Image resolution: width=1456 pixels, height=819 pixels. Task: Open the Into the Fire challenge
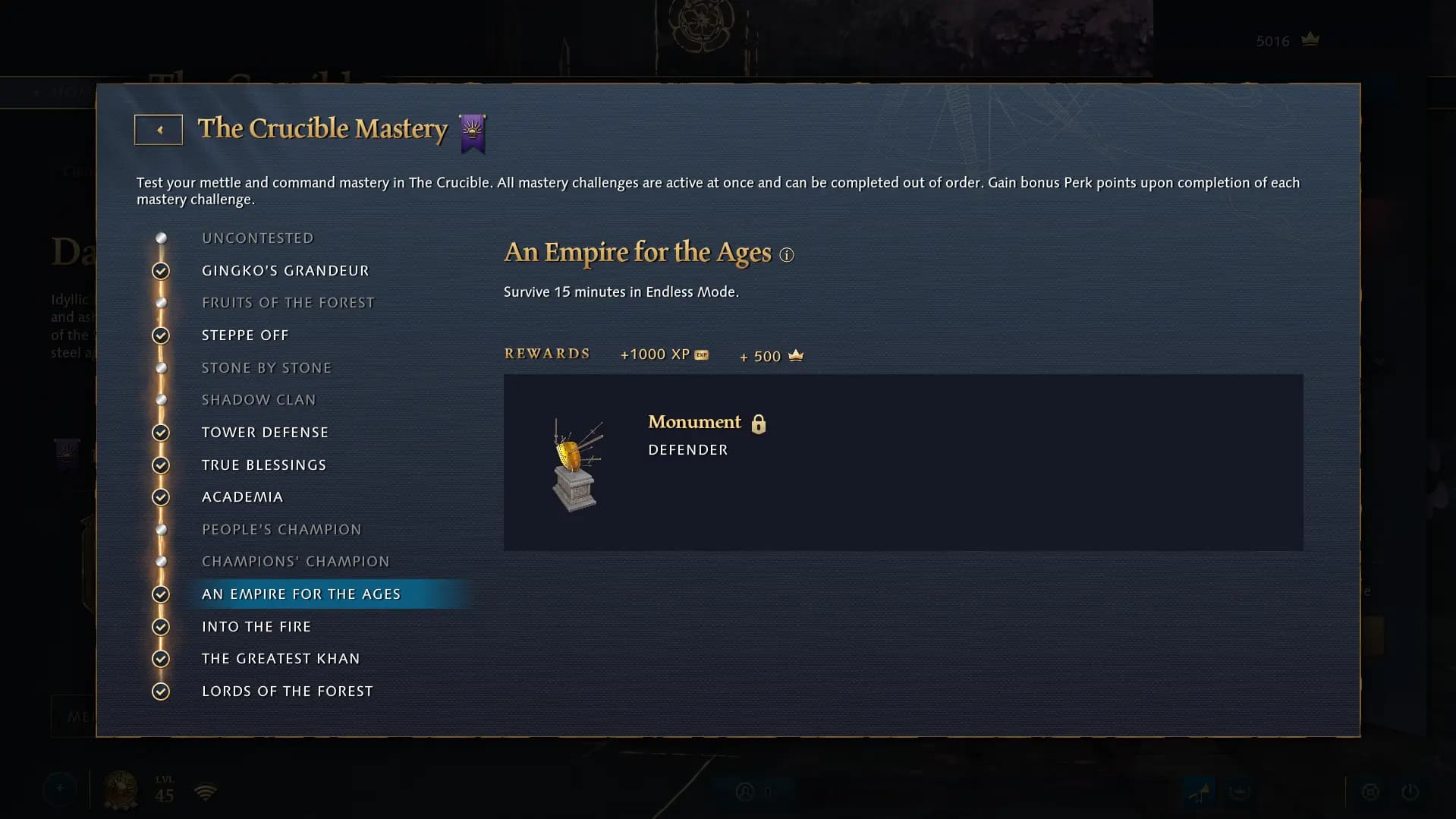coord(256,627)
